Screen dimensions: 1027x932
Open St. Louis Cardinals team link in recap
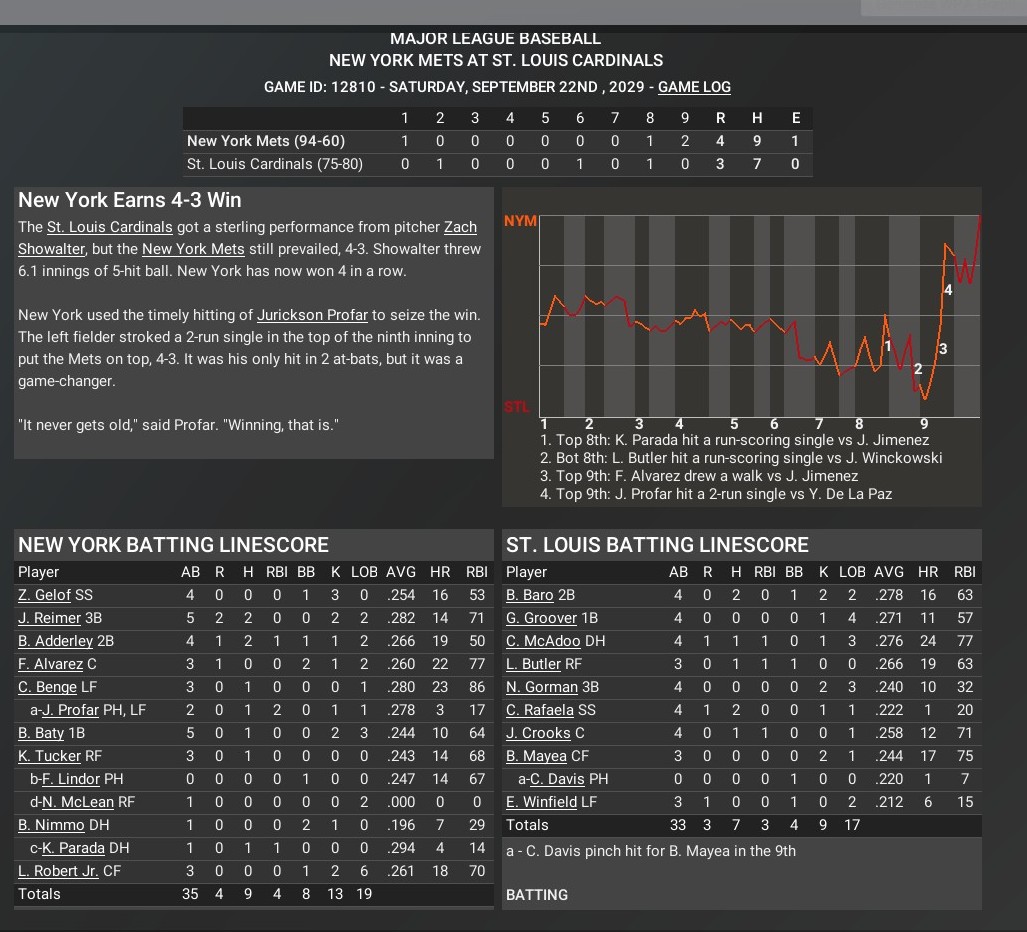[110, 227]
